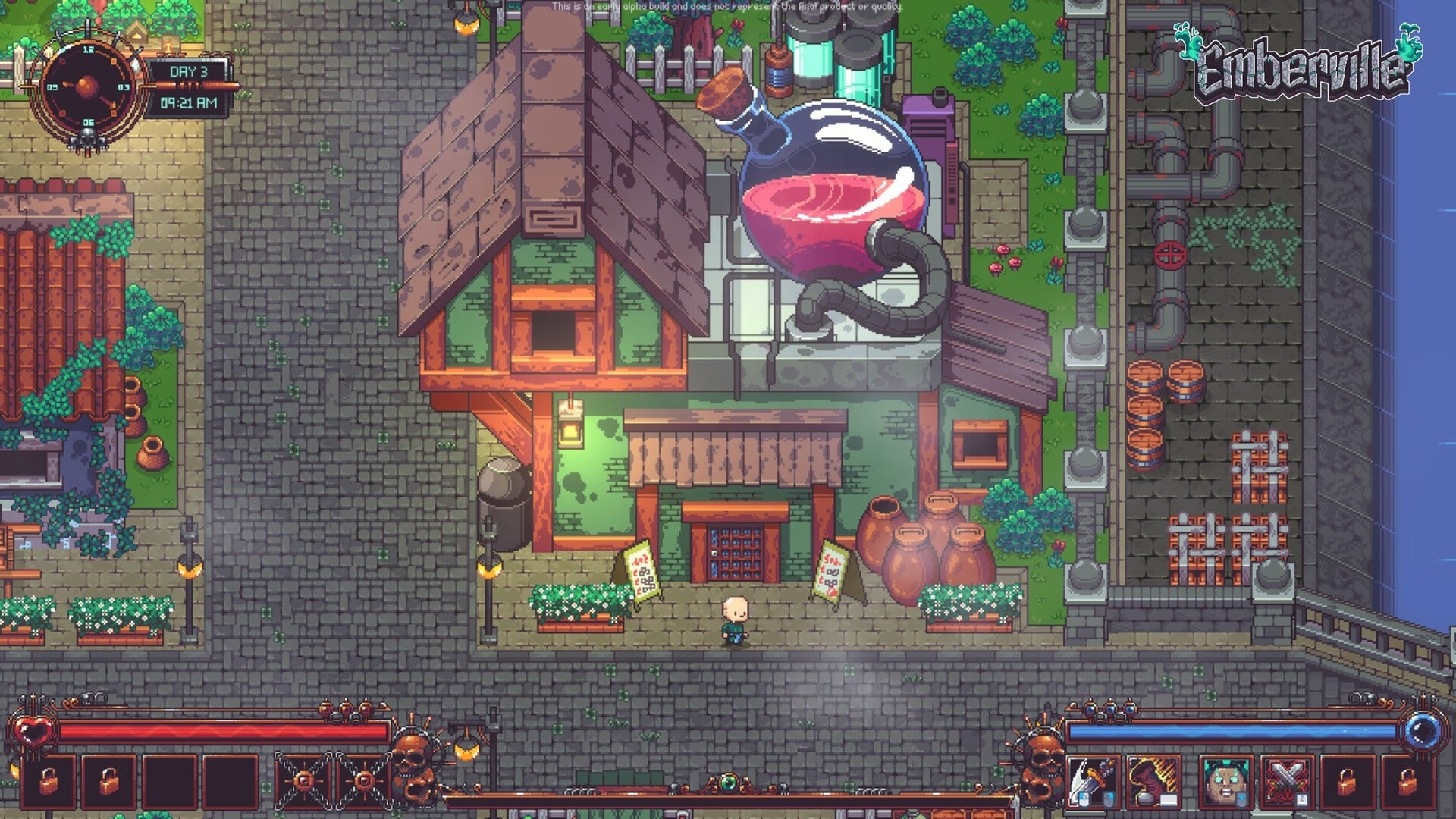Click the crossed swords weapon-swap icon
1456x819 pixels.
tap(1285, 783)
